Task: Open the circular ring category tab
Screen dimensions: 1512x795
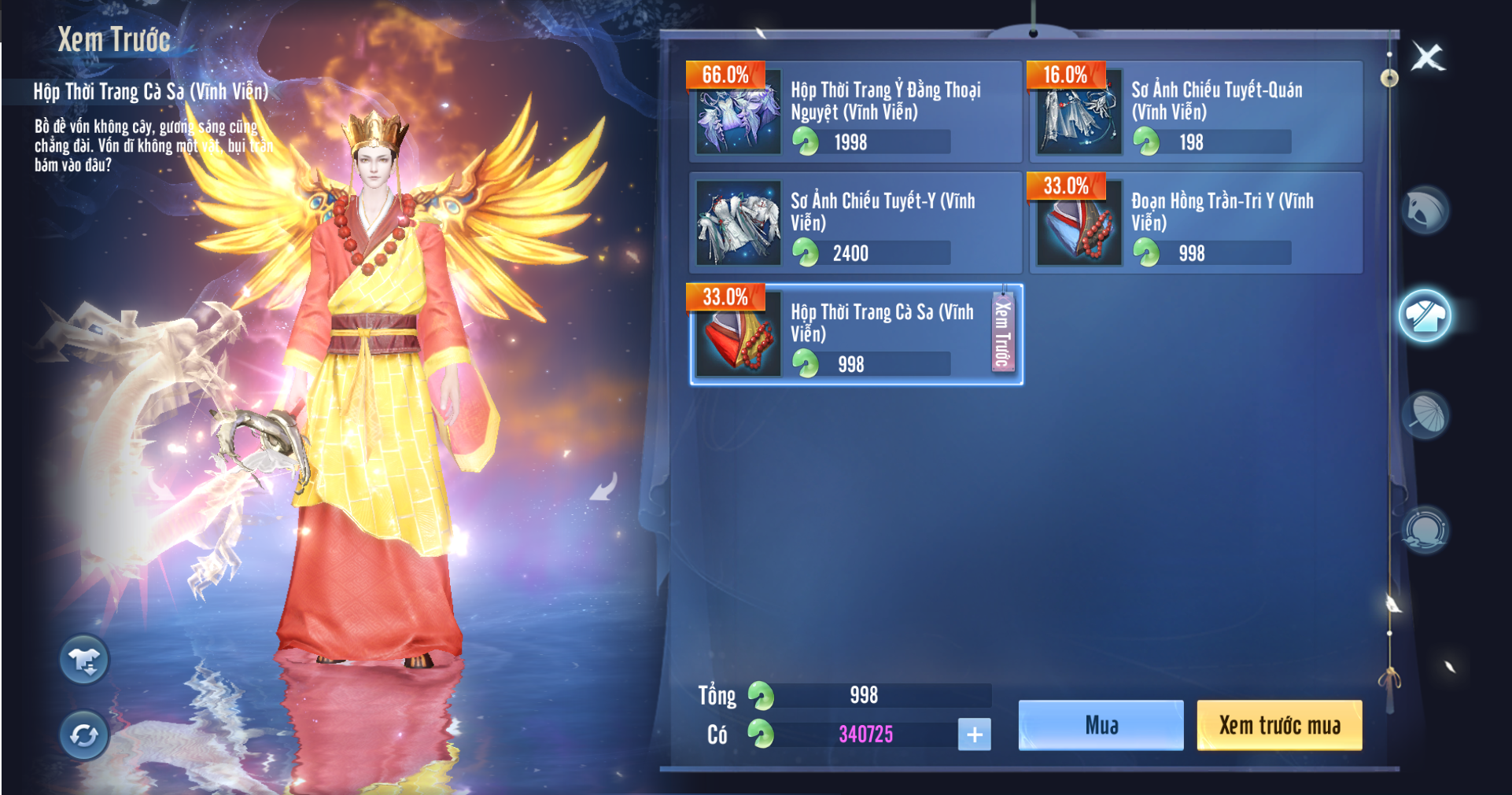Action: 1425,529
